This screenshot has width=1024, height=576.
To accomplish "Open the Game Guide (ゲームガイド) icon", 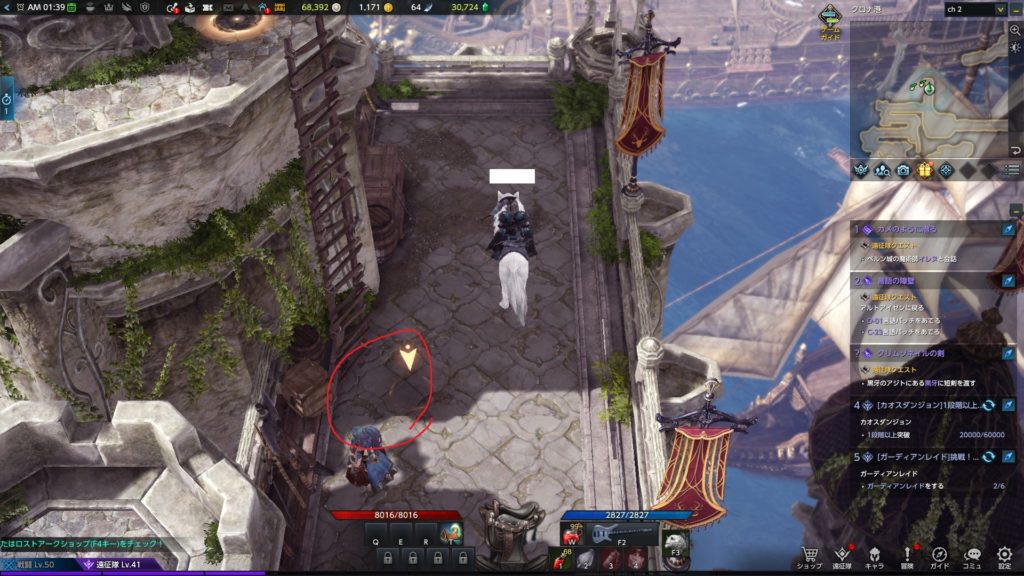I will tap(830, 20).
